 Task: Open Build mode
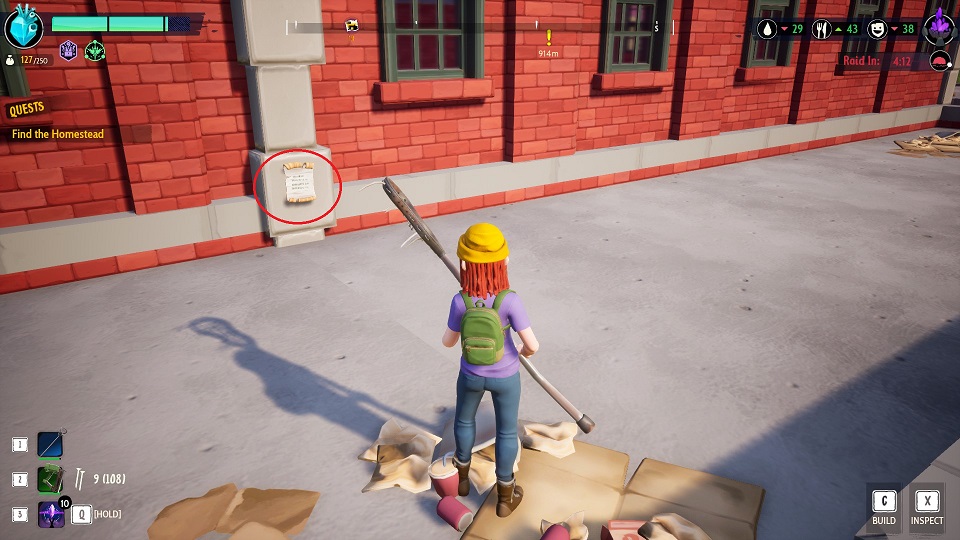(884, 508)
